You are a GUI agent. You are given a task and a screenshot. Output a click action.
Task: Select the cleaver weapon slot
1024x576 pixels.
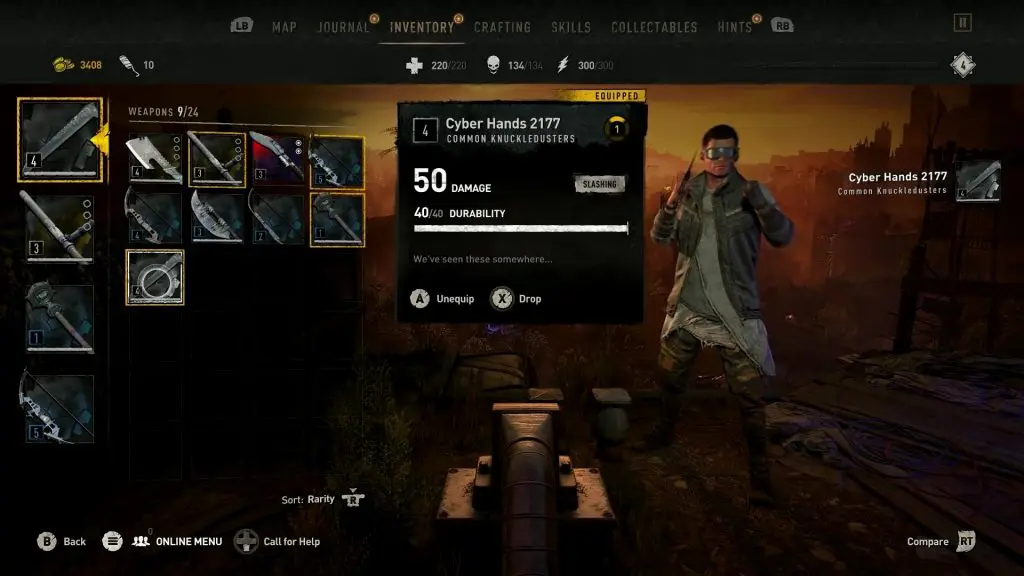tap(154, 160)
